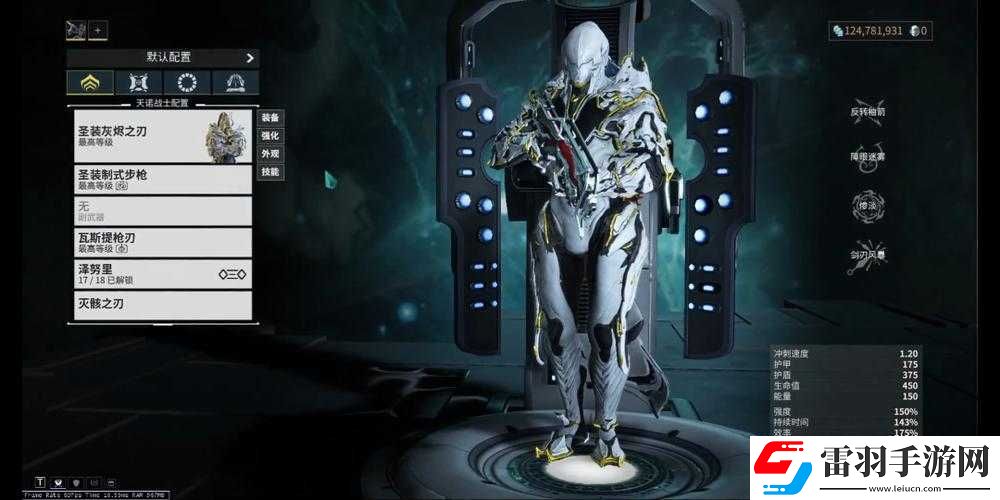Viewport: 1000px width, 500px height.
Task: Switch to the sentinel companion tab
Action: (x=138, y=83)
